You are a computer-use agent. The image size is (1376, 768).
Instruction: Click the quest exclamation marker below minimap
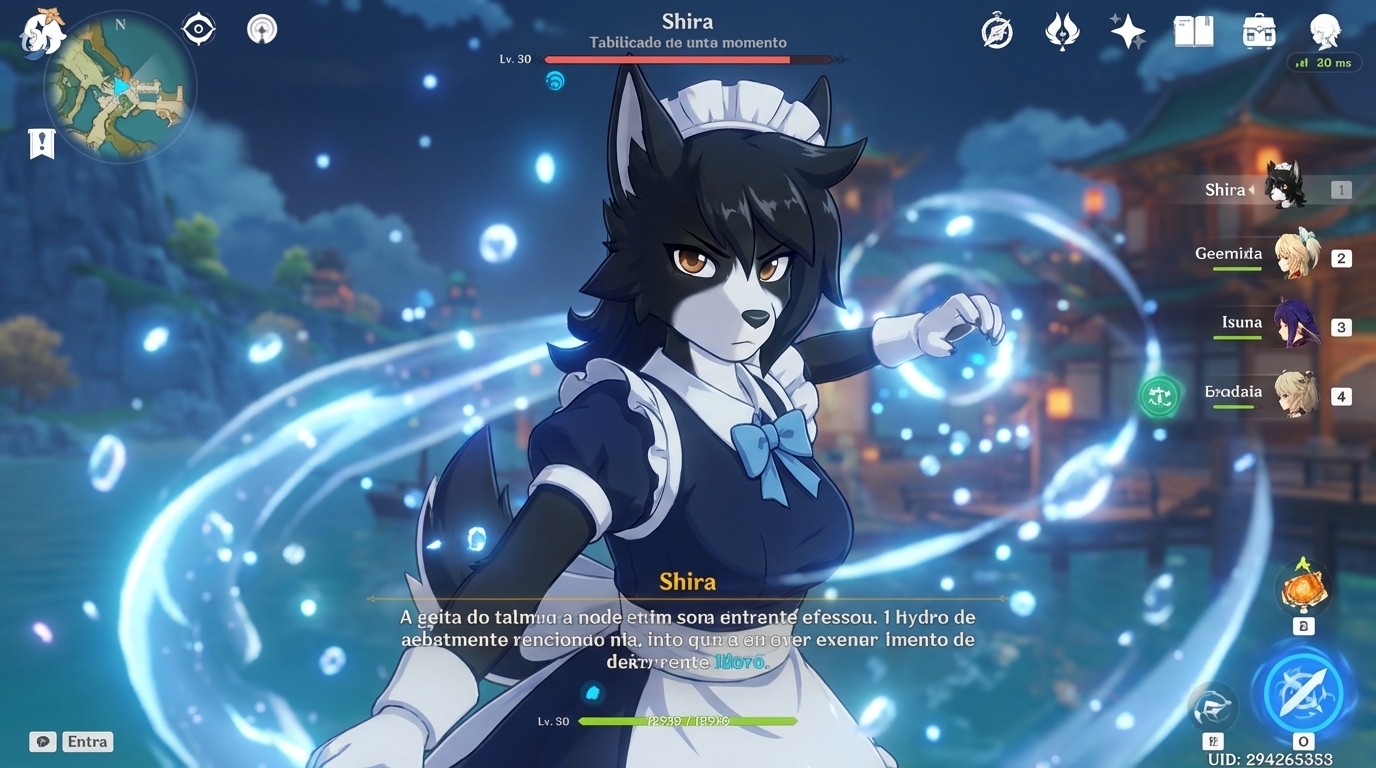41,143
